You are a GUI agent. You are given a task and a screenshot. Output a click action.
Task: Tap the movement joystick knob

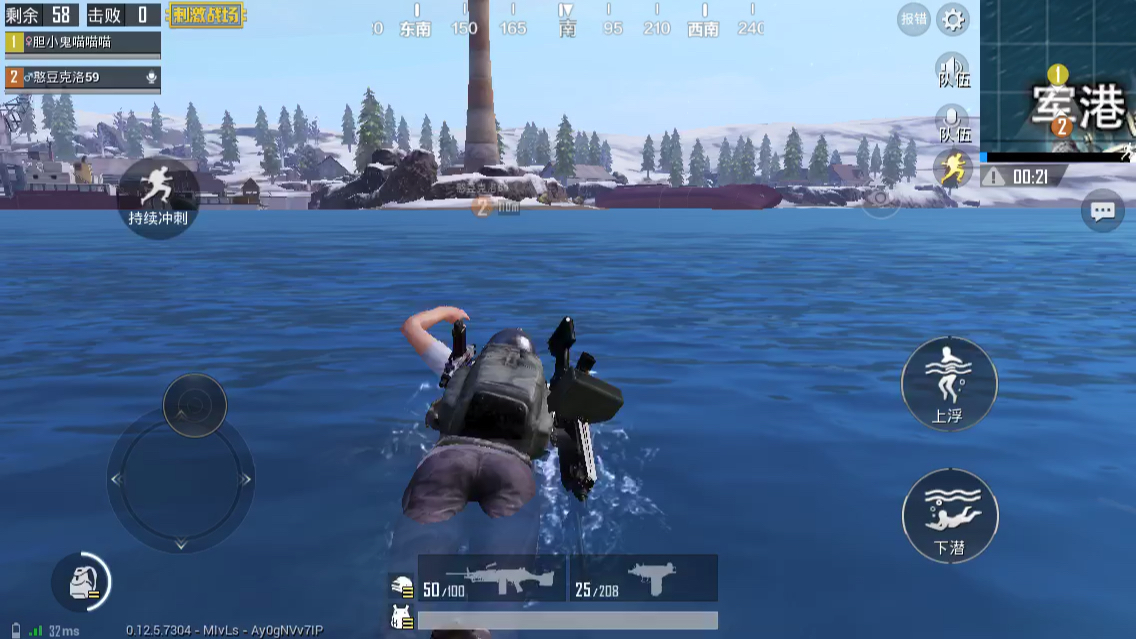point(194,404)
